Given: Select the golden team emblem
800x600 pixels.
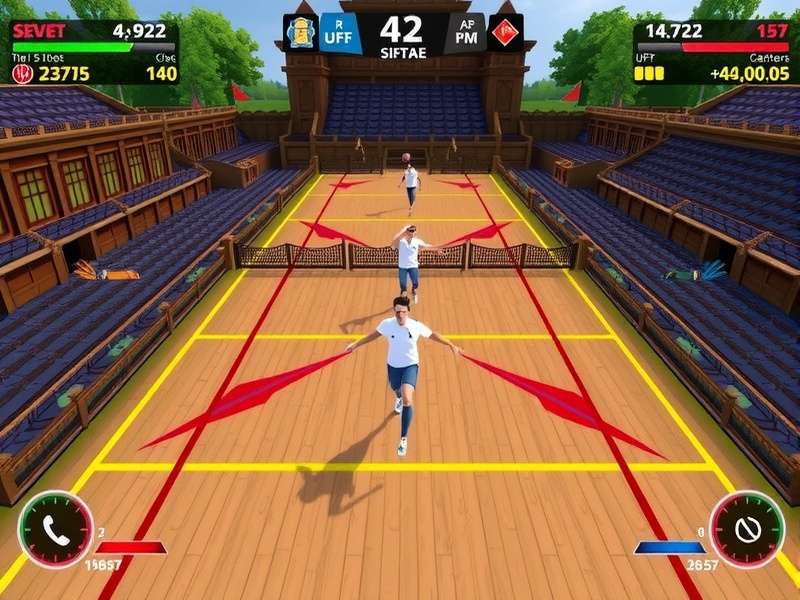Looking at the screenshot, I should (301, 33).
